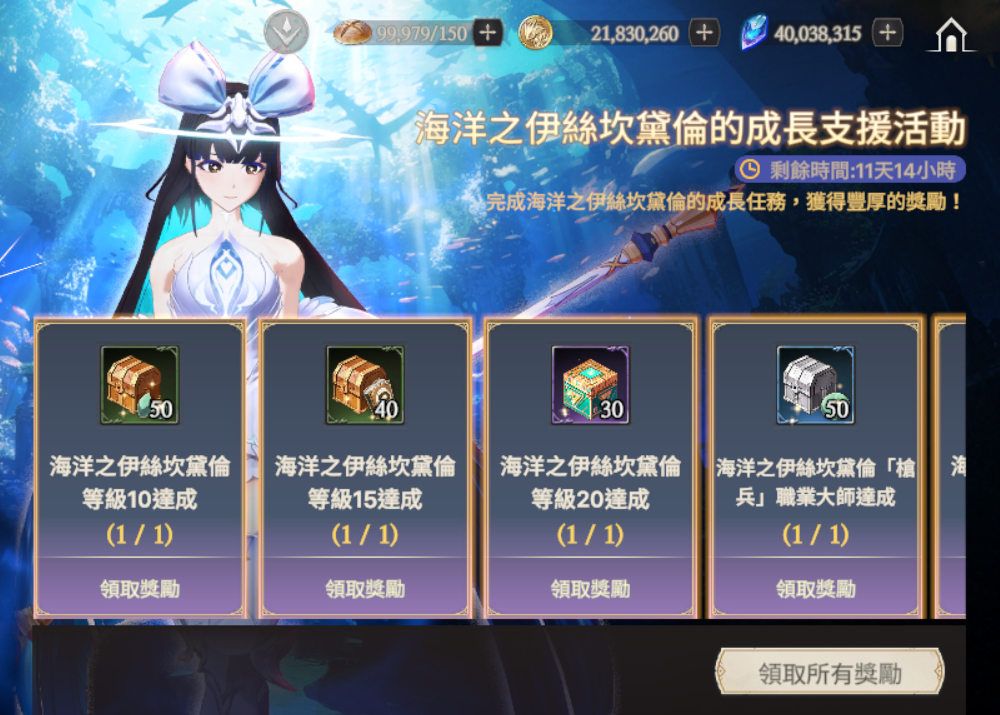Inspect the level 10 treasure chest reward icon
Viewport: 1000px width, 715px height.
[140, 386]
